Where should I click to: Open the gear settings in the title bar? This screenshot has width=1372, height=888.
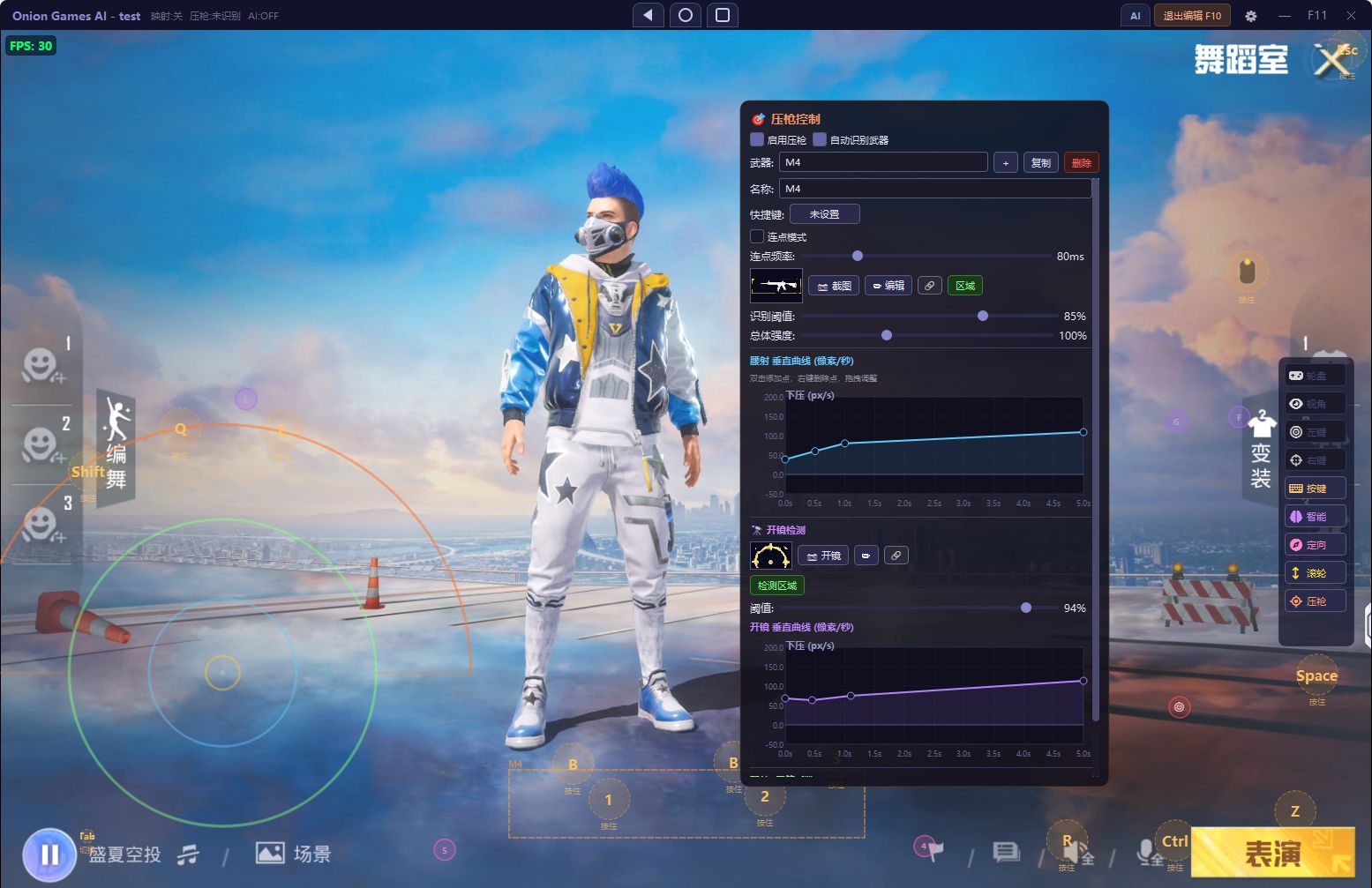[x=1250, y=16]
